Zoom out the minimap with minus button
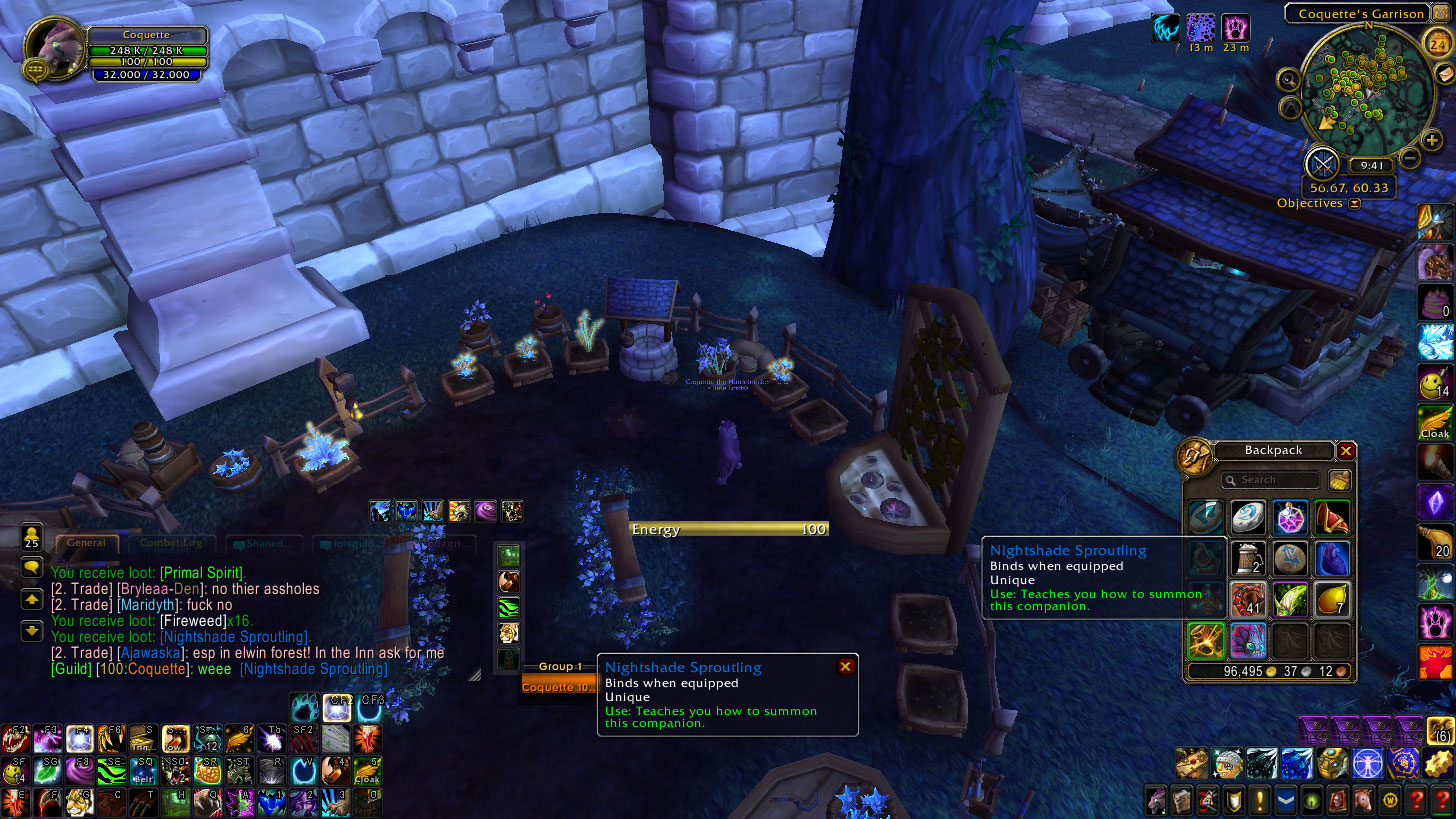 click(1409, 157)
